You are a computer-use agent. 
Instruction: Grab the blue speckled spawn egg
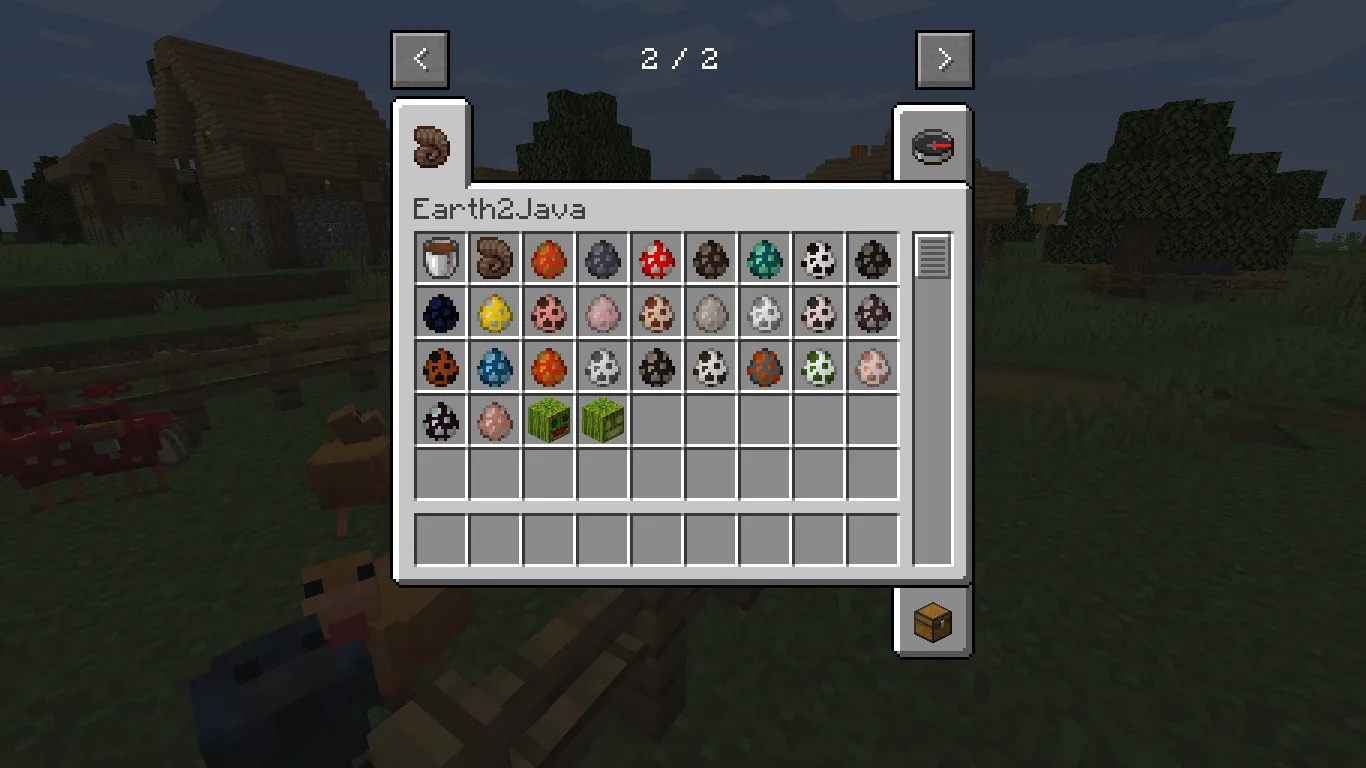point(494,366)
